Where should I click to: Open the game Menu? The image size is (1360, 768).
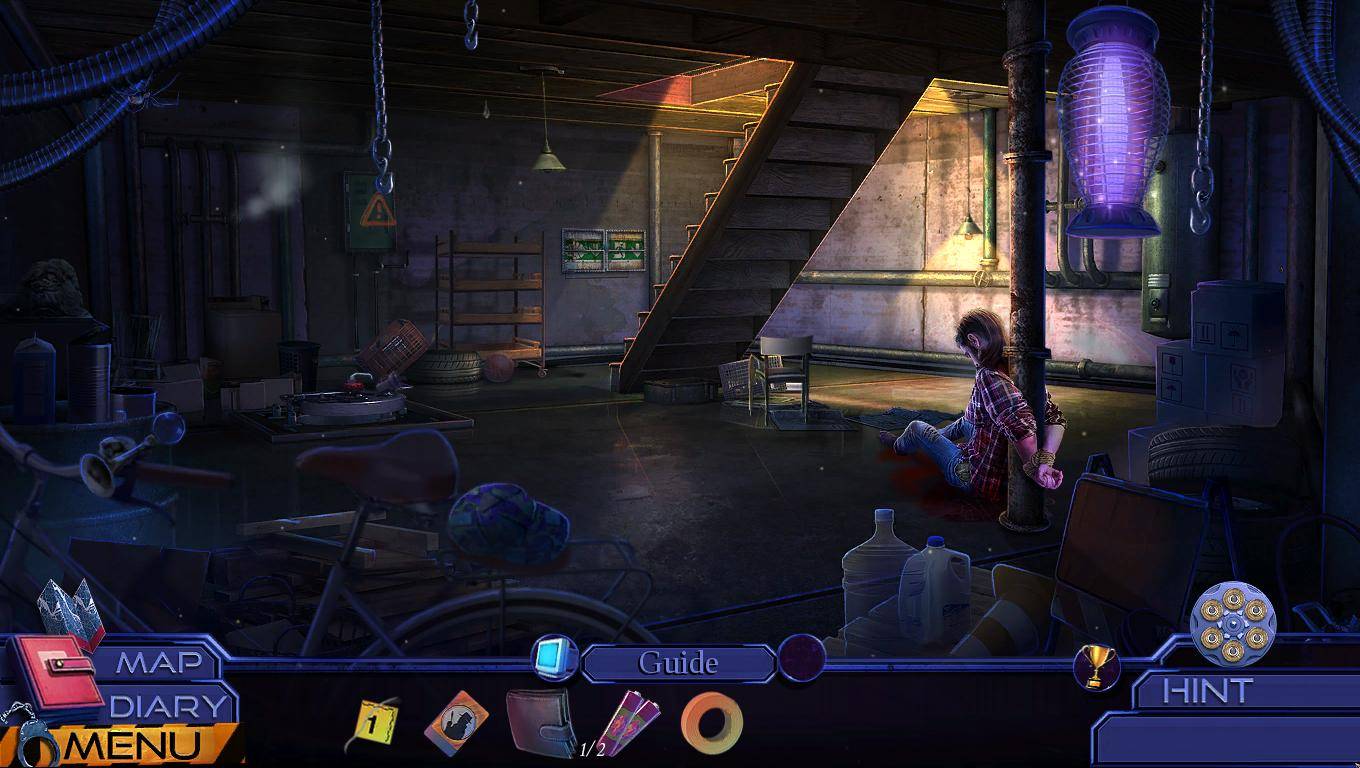(140, 745)
